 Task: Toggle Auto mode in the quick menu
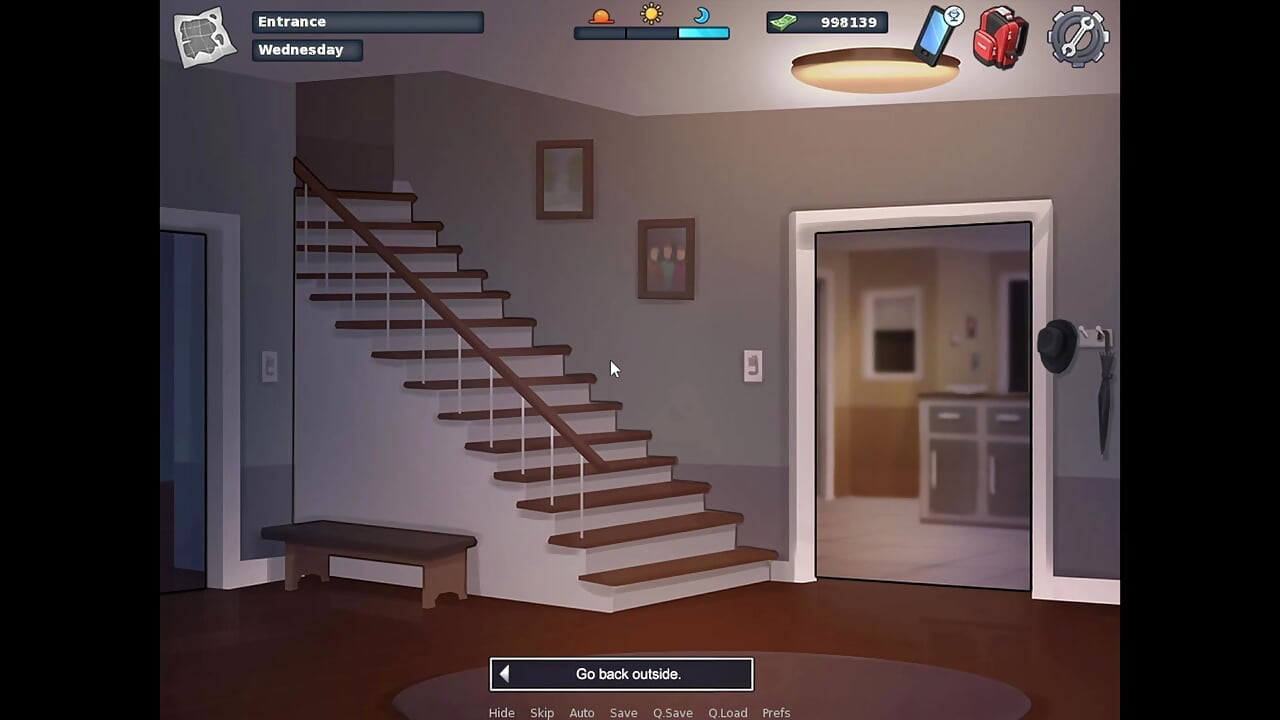pyautogui.click(x=582, y=712)
